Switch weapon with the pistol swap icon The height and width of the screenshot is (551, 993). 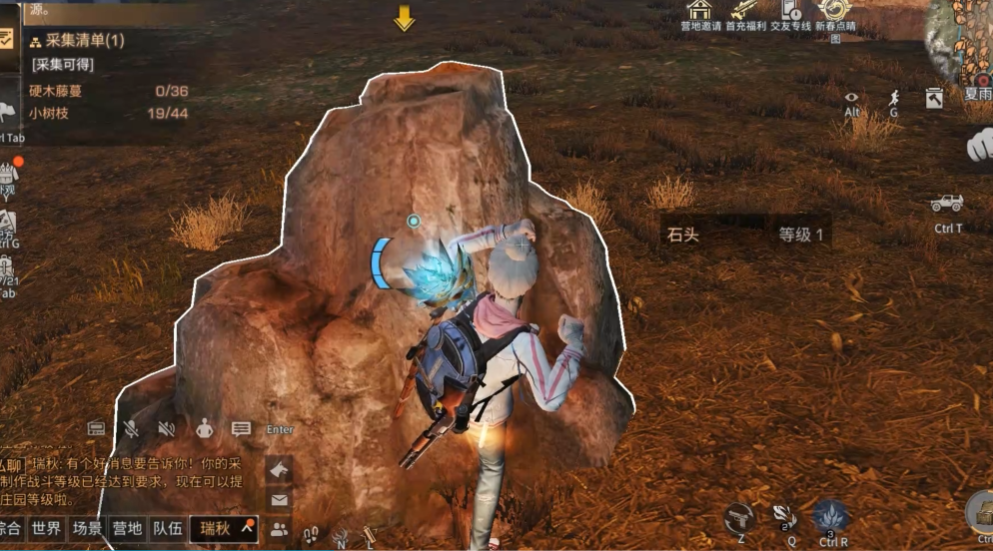(740, 517)
